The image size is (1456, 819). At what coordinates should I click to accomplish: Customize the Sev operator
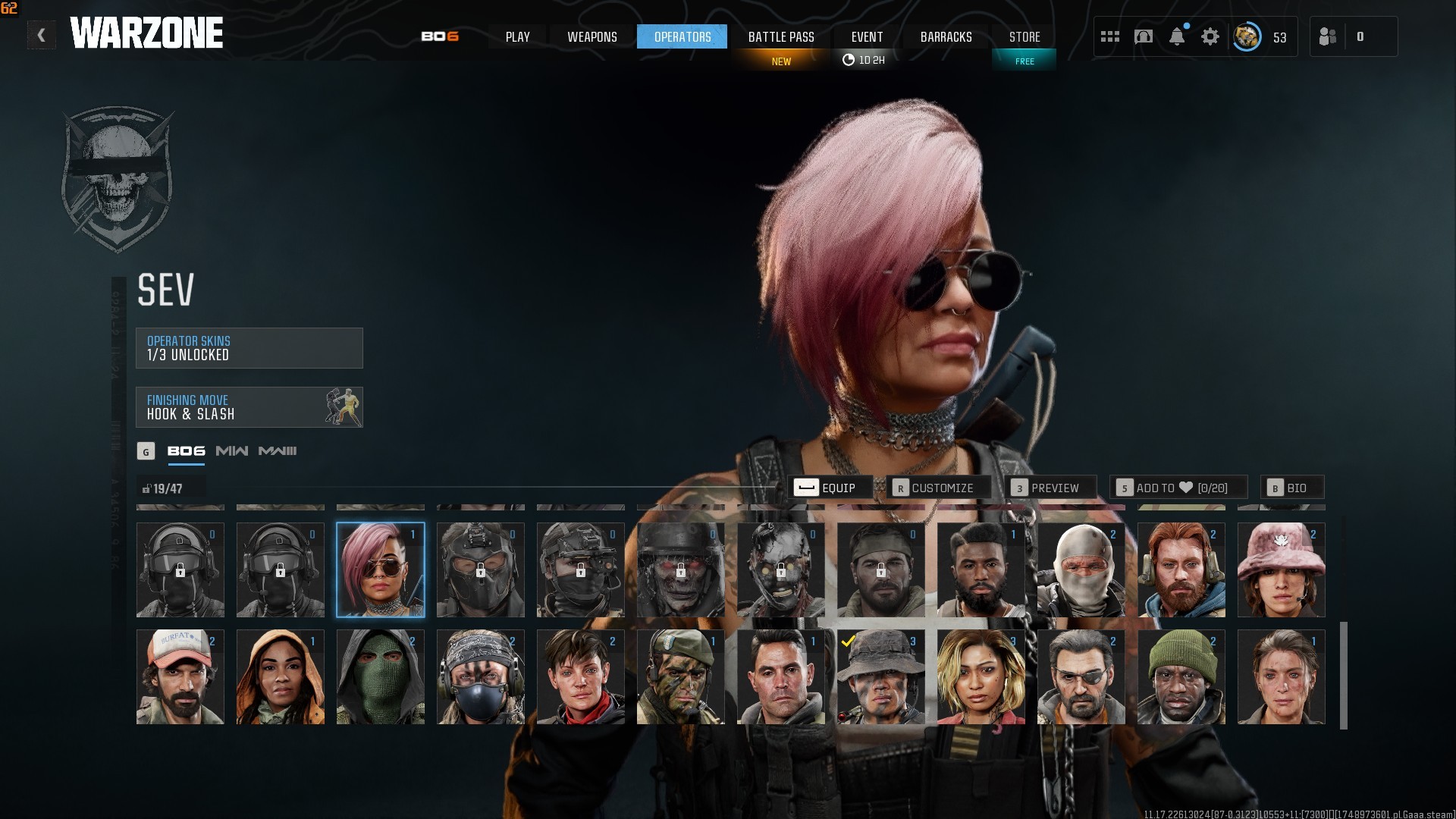[x=937, y=488]
